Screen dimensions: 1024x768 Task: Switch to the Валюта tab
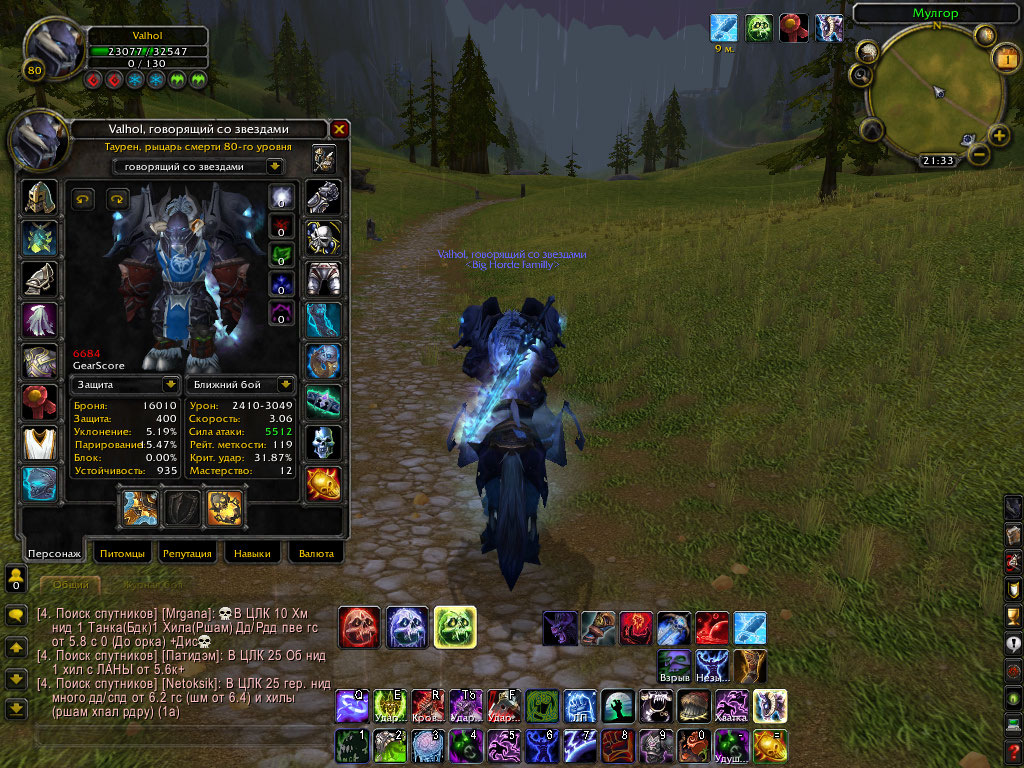(x=316, y=553)
